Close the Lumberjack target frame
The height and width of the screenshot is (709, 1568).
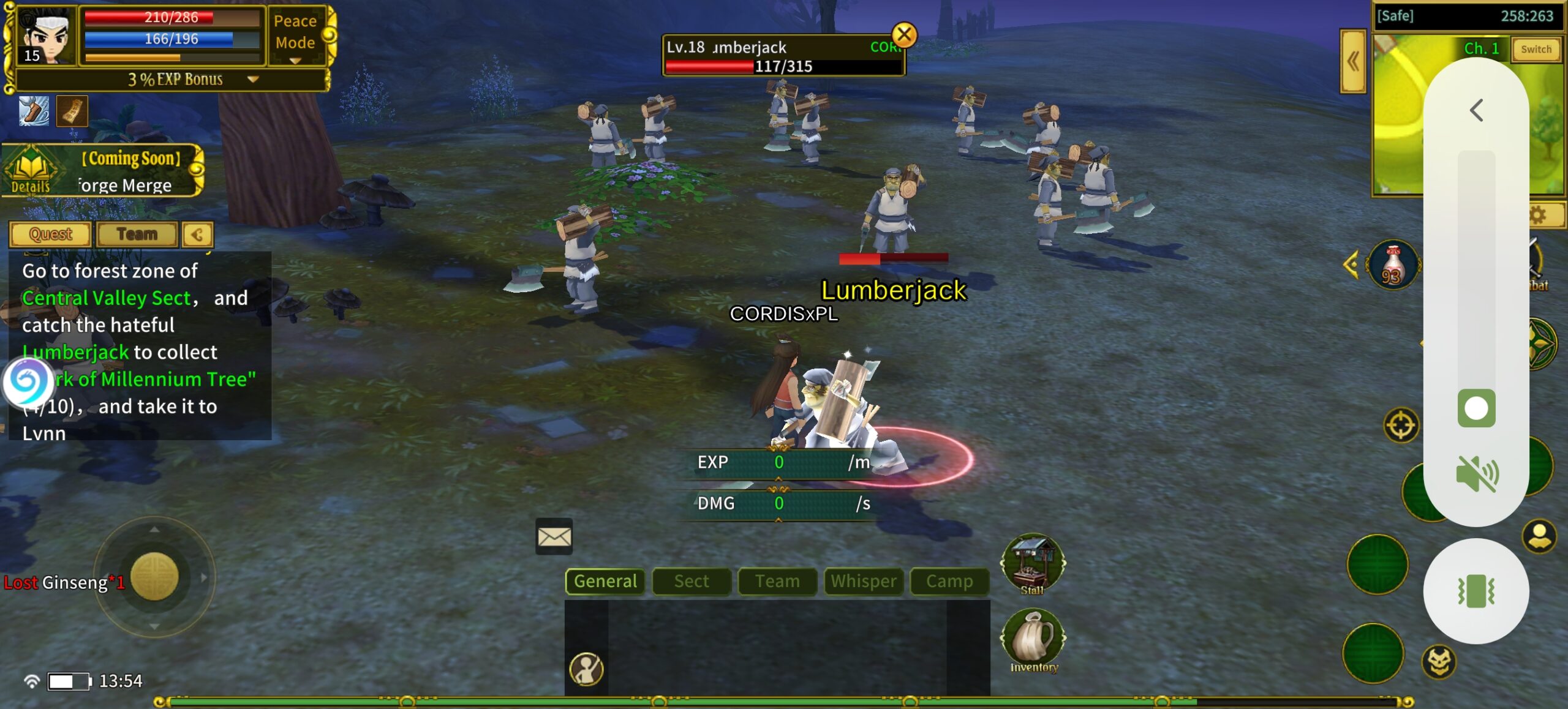(903, 35)
